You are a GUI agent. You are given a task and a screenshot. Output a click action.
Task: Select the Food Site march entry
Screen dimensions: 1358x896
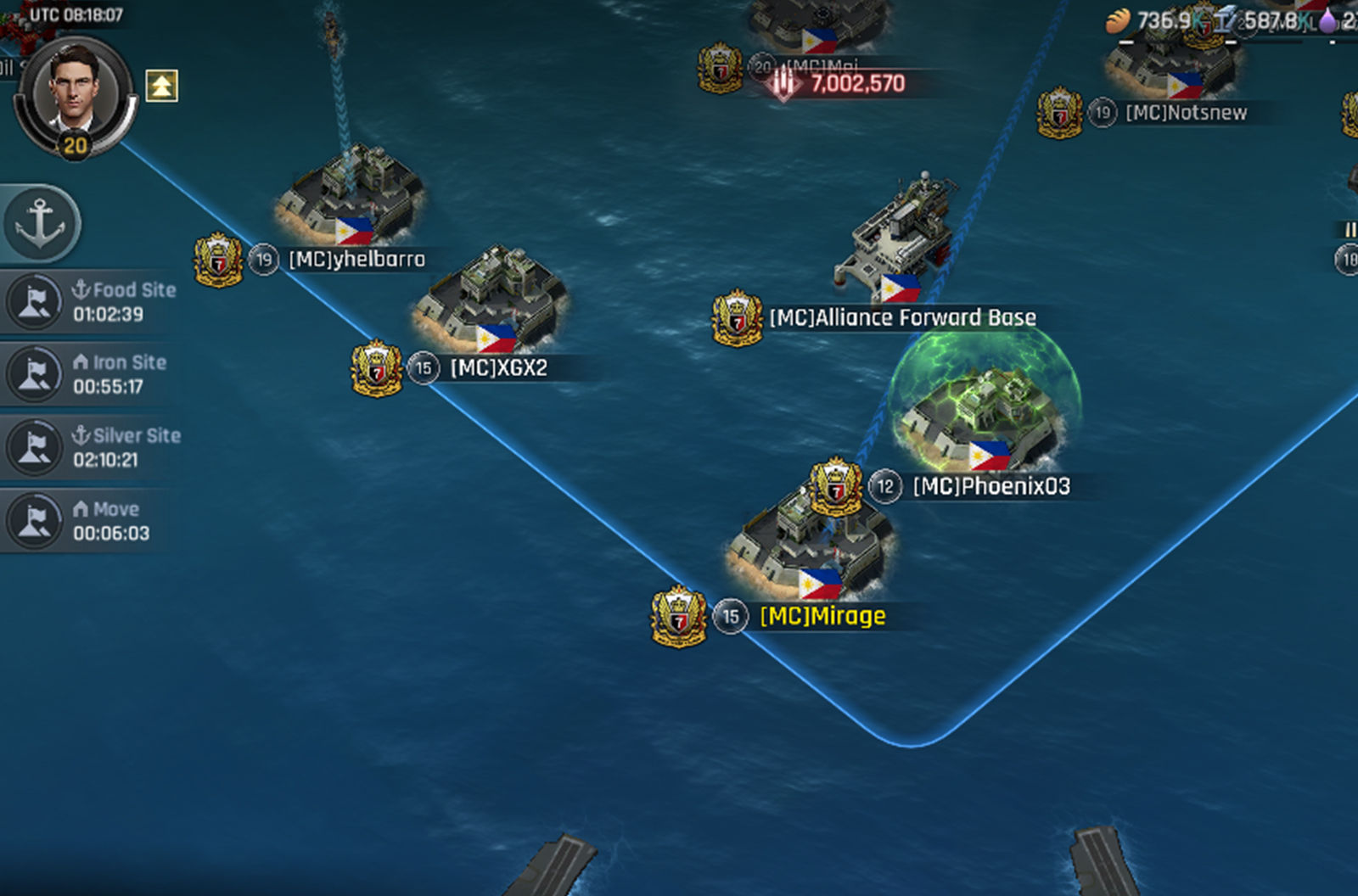(92, 302)
